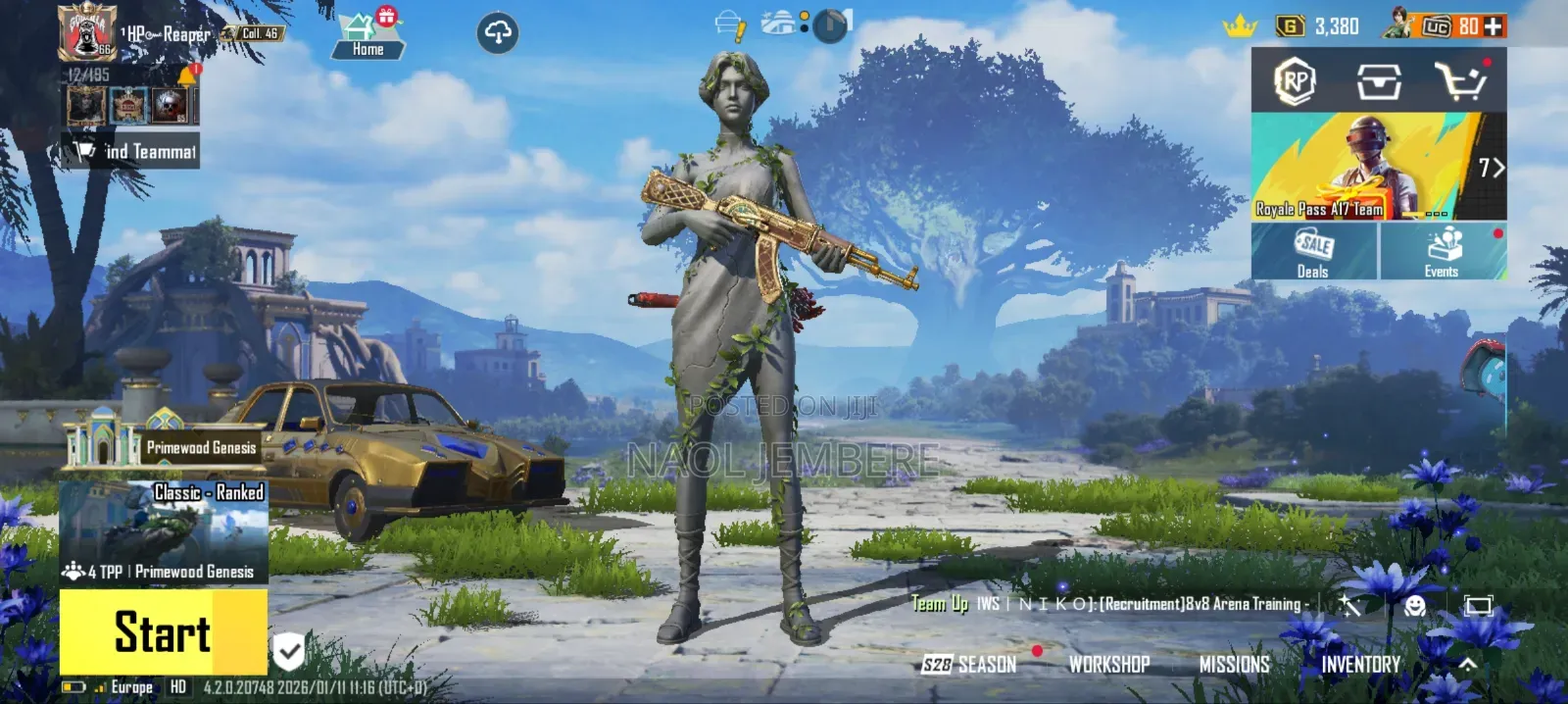Image resolution: width=1568 pixels, height=704 pixels.
Task: Go to the Home icon
Action: [367, 36]
